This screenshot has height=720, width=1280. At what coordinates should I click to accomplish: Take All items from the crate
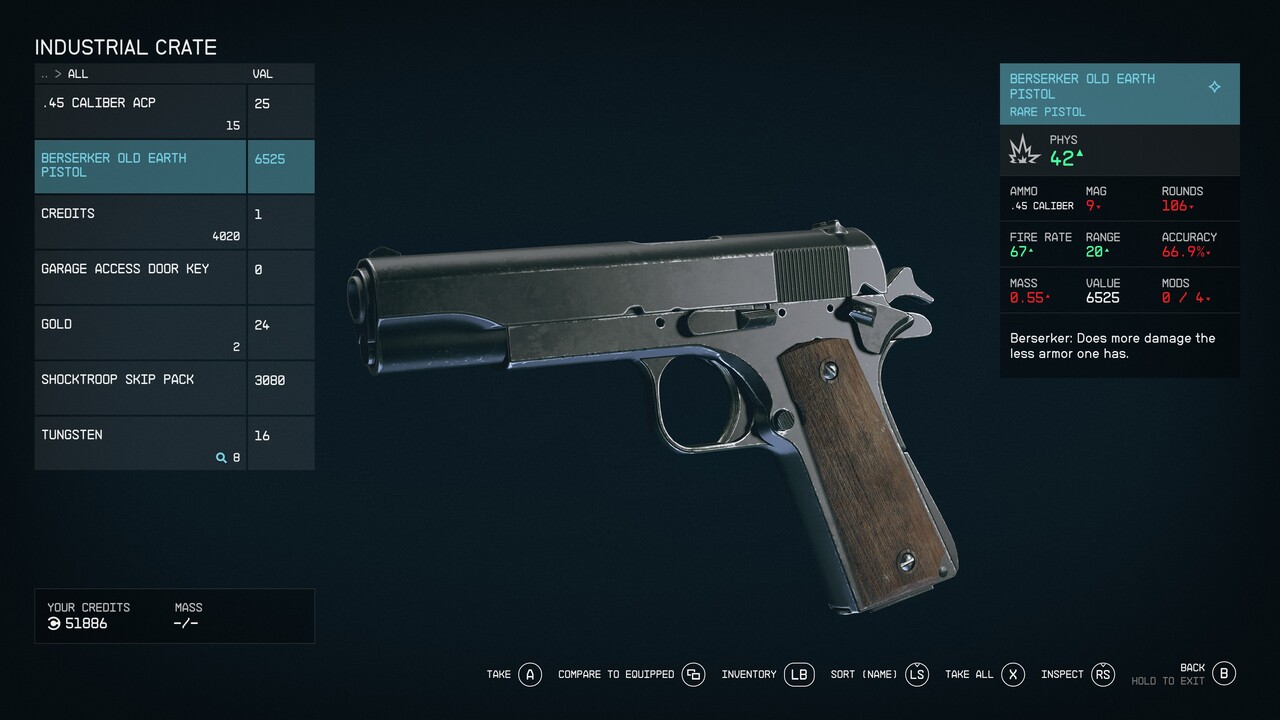tap(1013, 675)
